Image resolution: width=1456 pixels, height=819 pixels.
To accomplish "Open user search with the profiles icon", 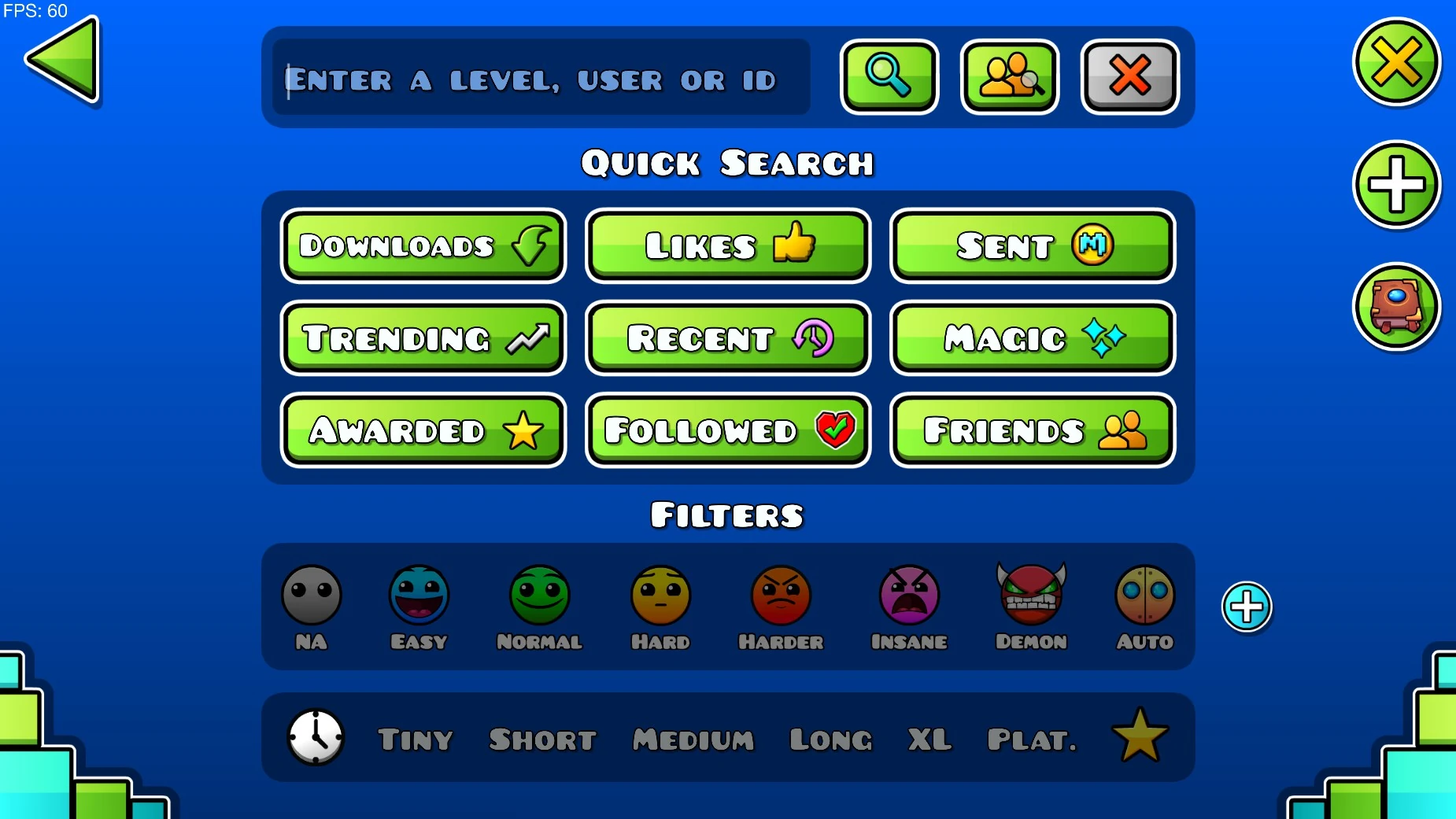I will 1010,76.
